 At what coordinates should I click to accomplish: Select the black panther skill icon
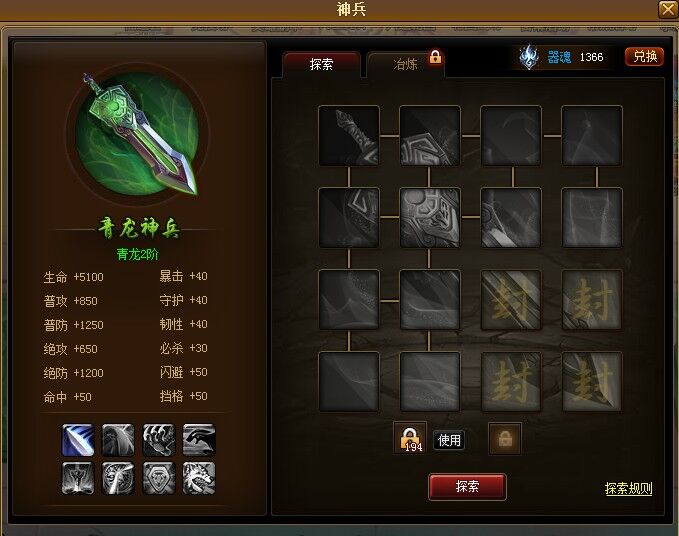pyautogui.click(x=199, y=440)
